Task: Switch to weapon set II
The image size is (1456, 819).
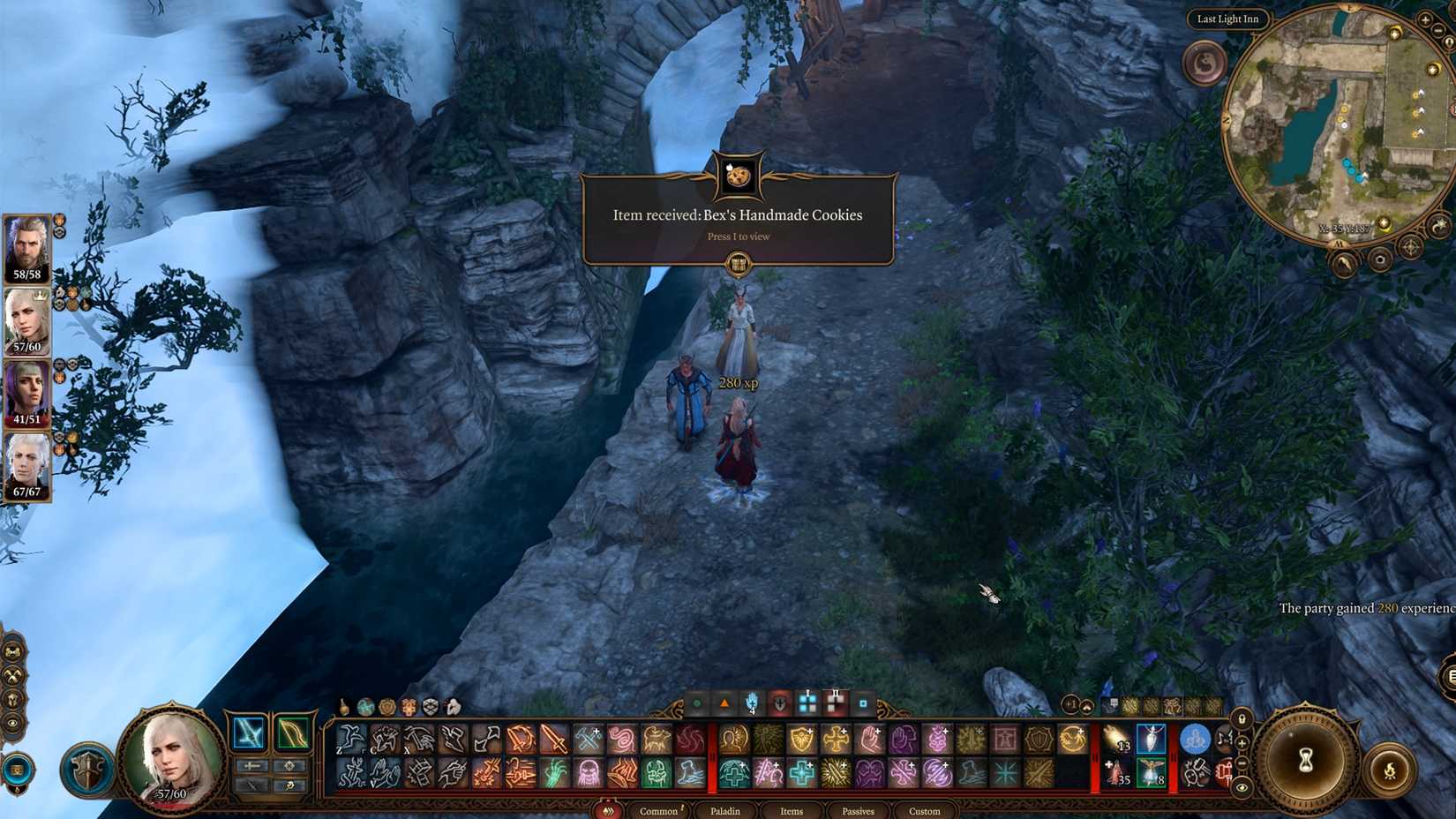Action: tap(836, 703)
